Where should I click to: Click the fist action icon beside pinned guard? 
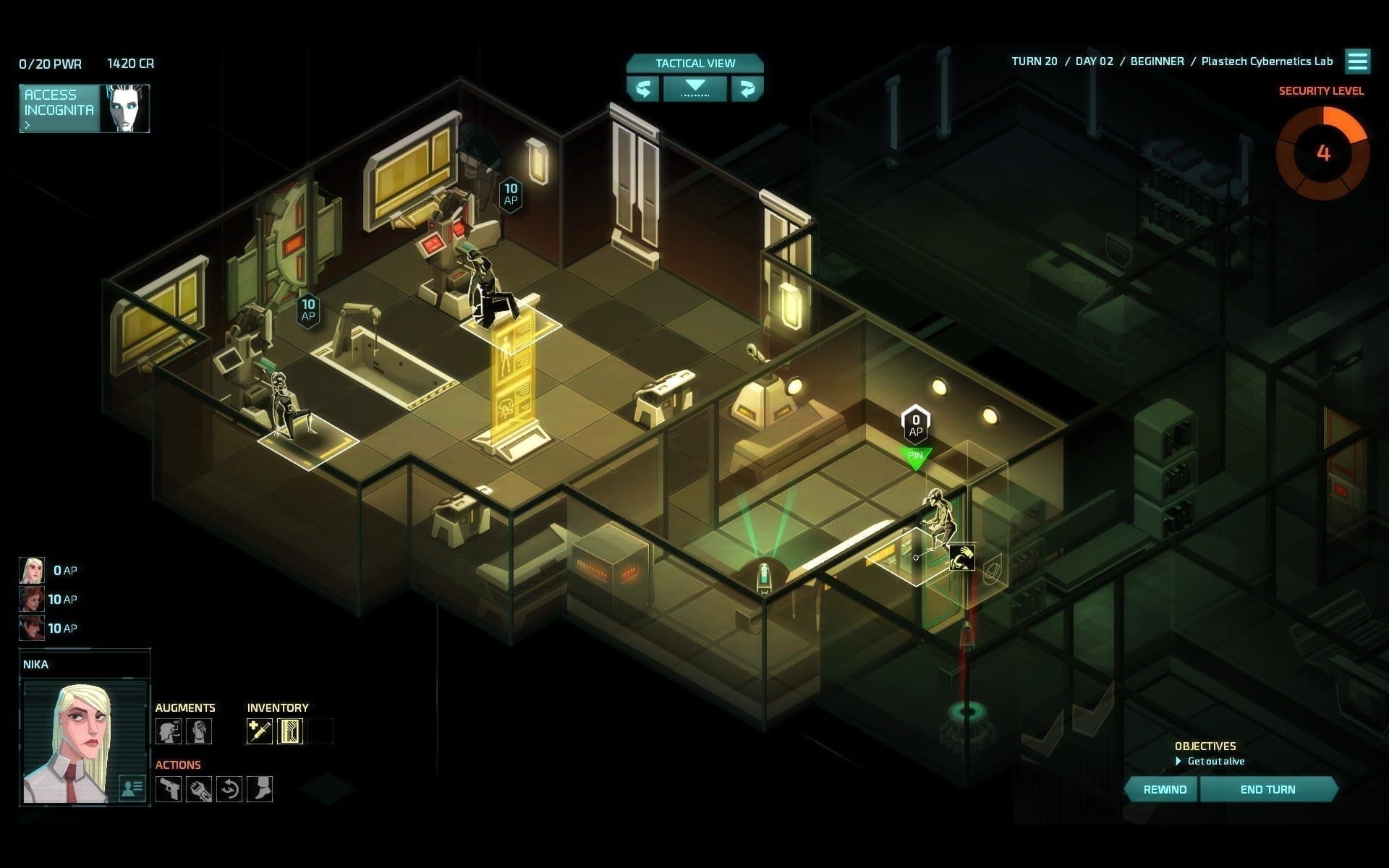pos(962,557)
